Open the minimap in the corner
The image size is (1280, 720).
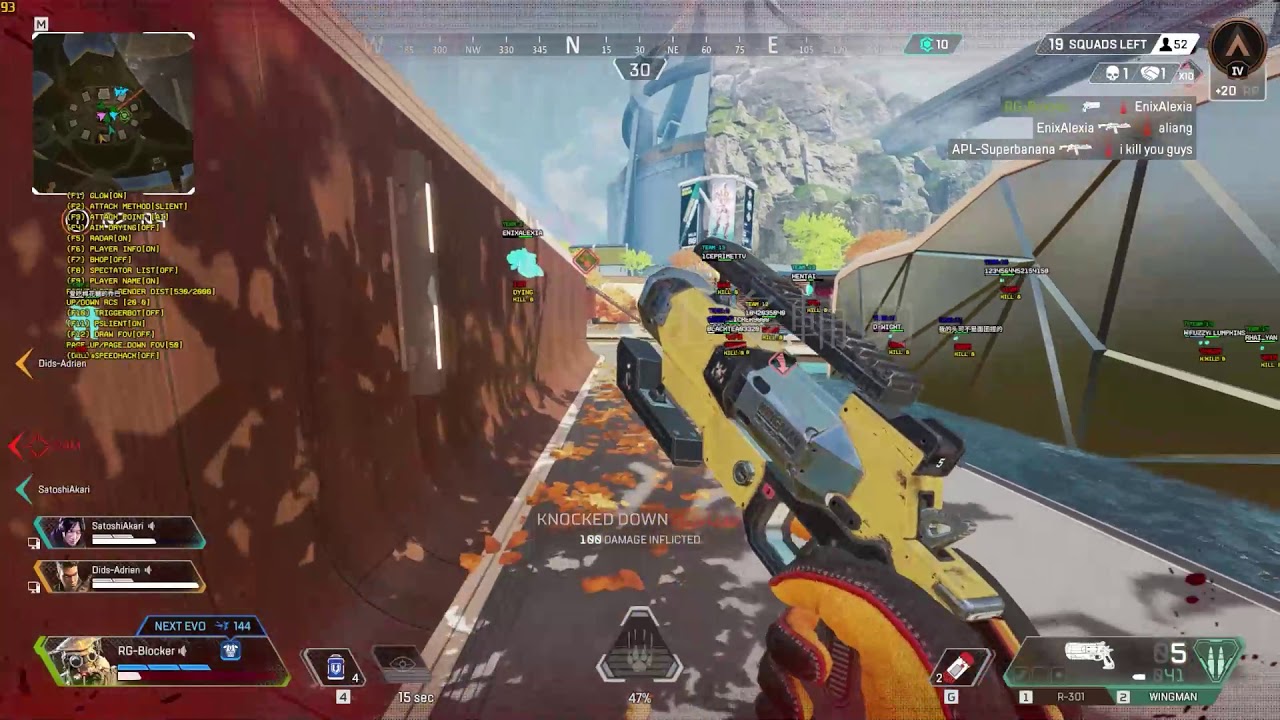(113, 113)
